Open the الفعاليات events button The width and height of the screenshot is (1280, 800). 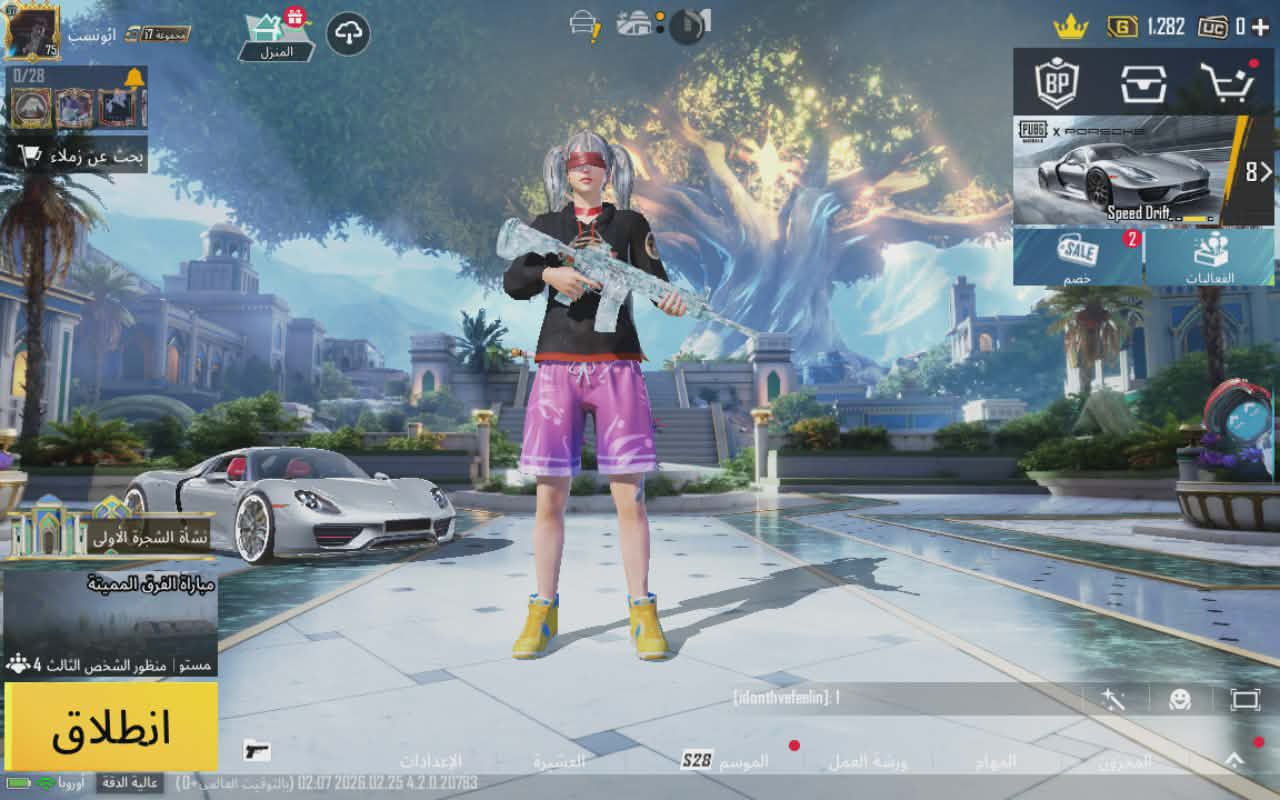(1210, 256)
